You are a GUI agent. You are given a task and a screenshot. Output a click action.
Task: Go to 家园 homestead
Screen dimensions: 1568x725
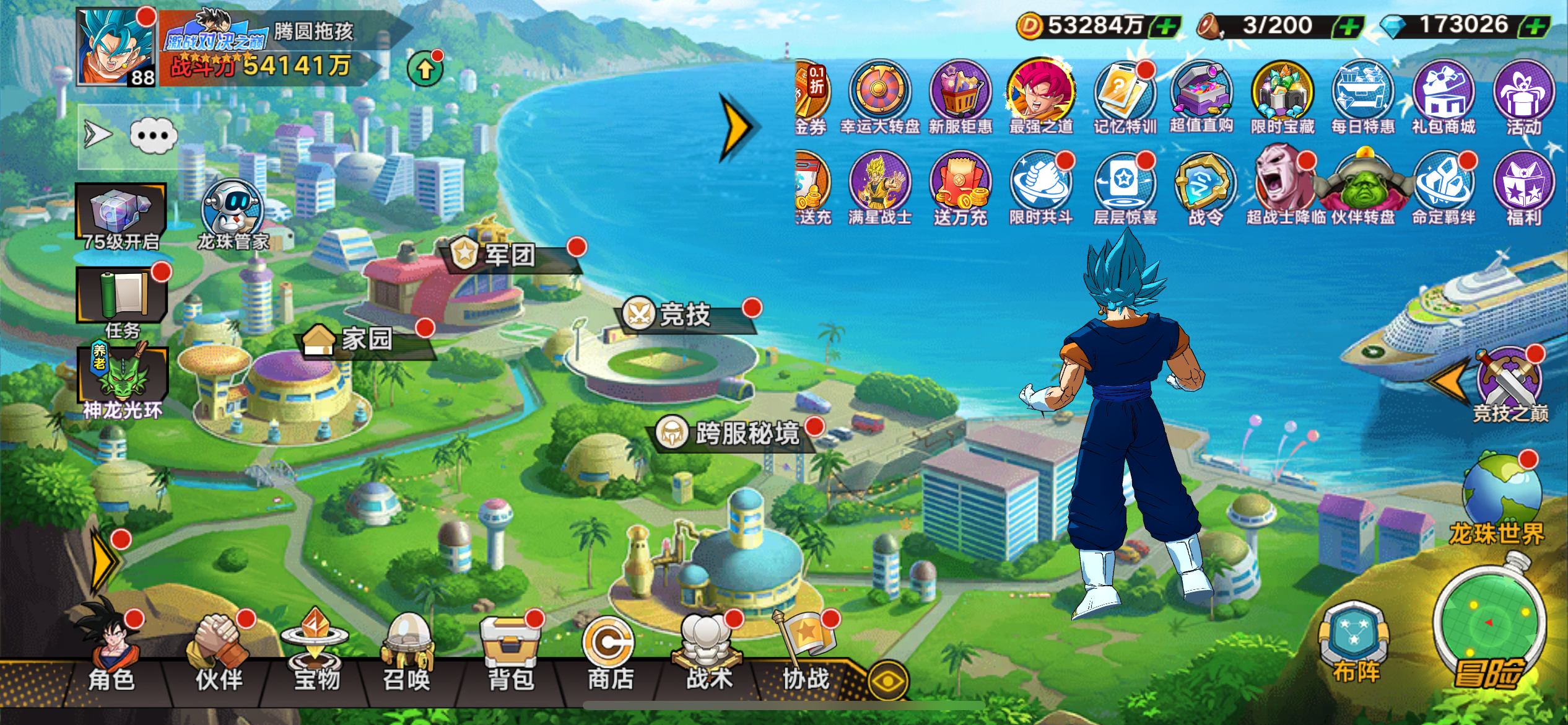click(367, 340)
